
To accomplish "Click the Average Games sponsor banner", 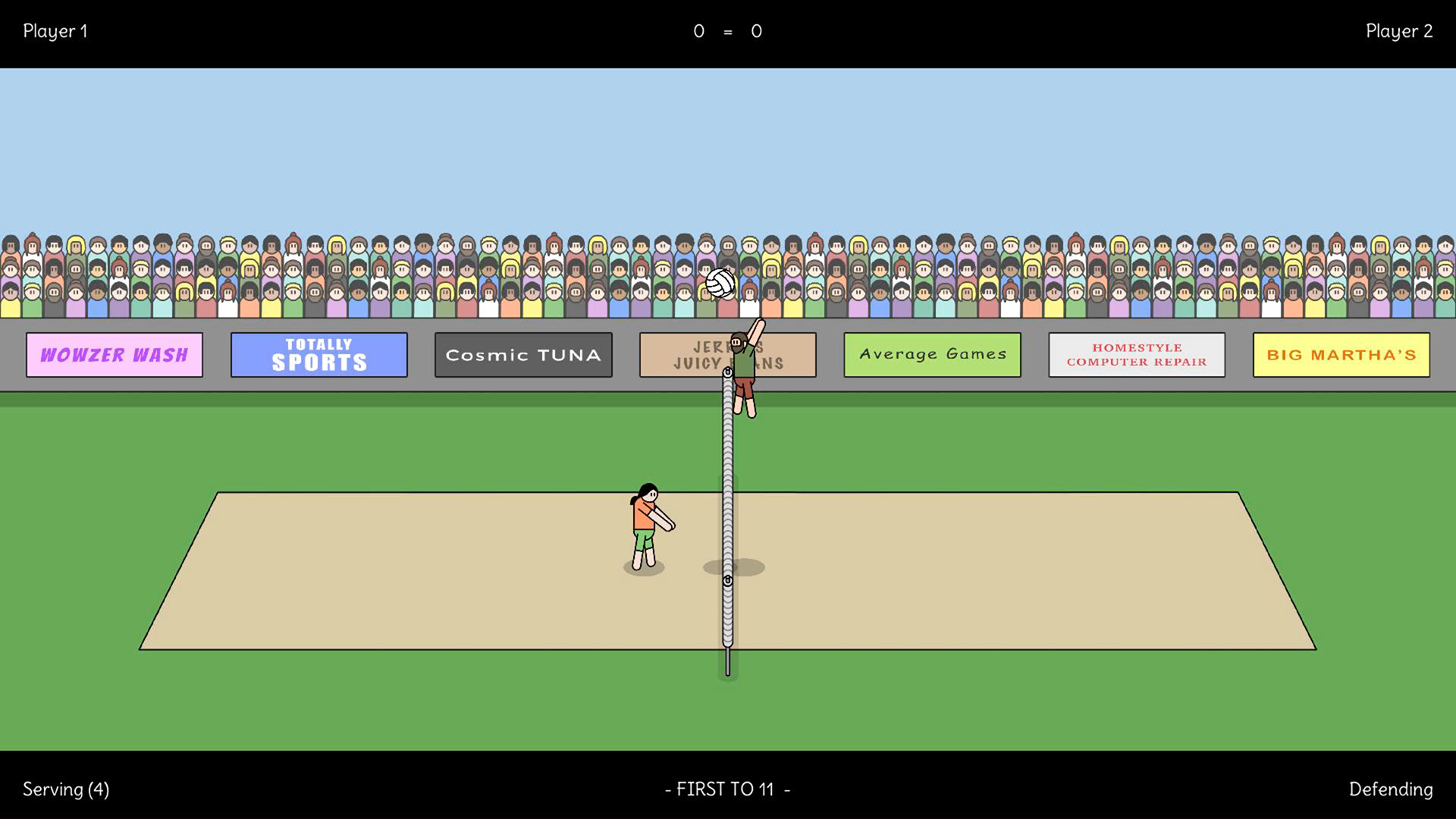I will tap(932, 354).
